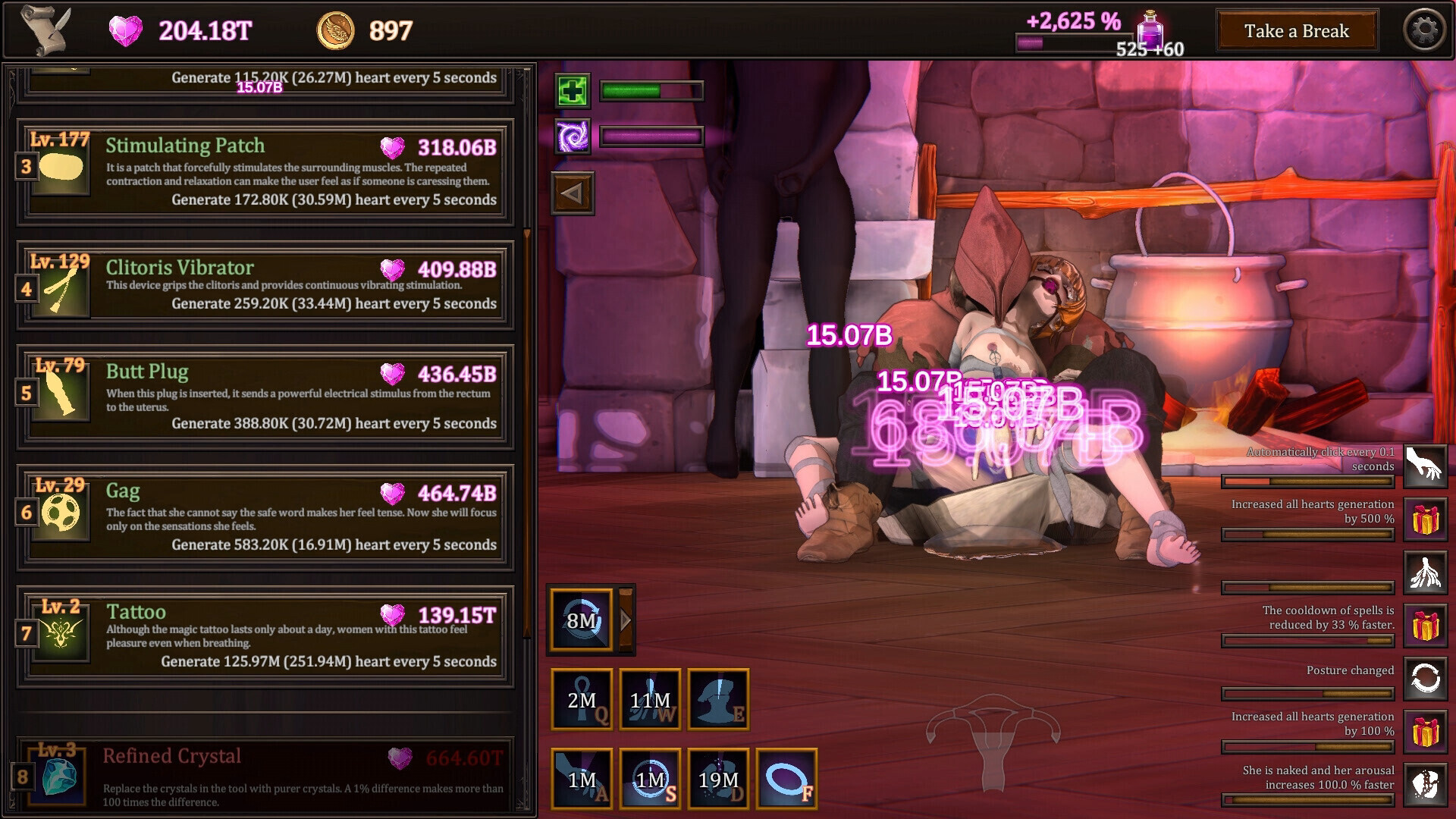Click the purple potion bottle icon
This screenshot has height=819, width=1456.
(x=1150, y=29)
